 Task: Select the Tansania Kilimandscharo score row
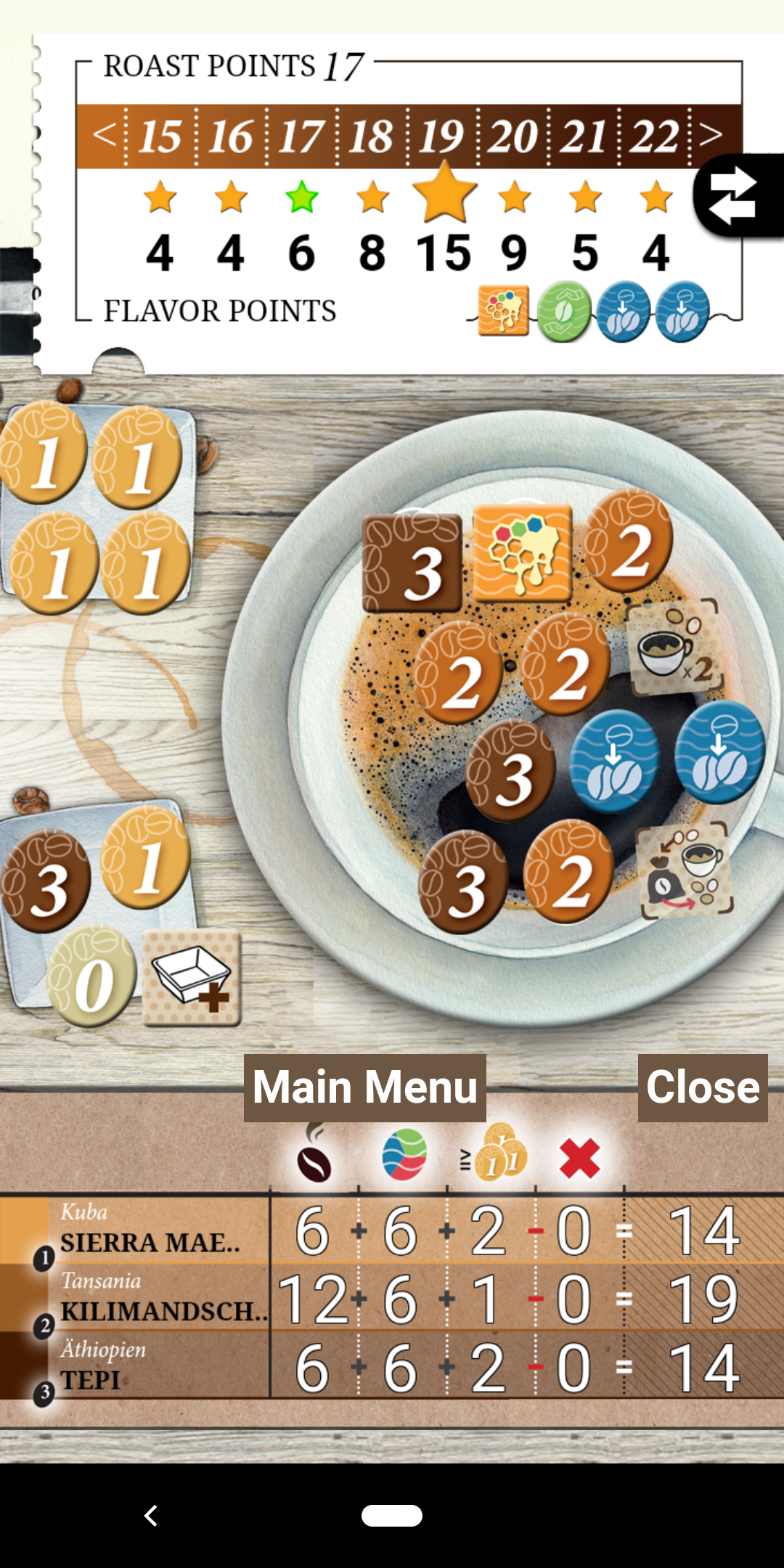pos(392,1299)
